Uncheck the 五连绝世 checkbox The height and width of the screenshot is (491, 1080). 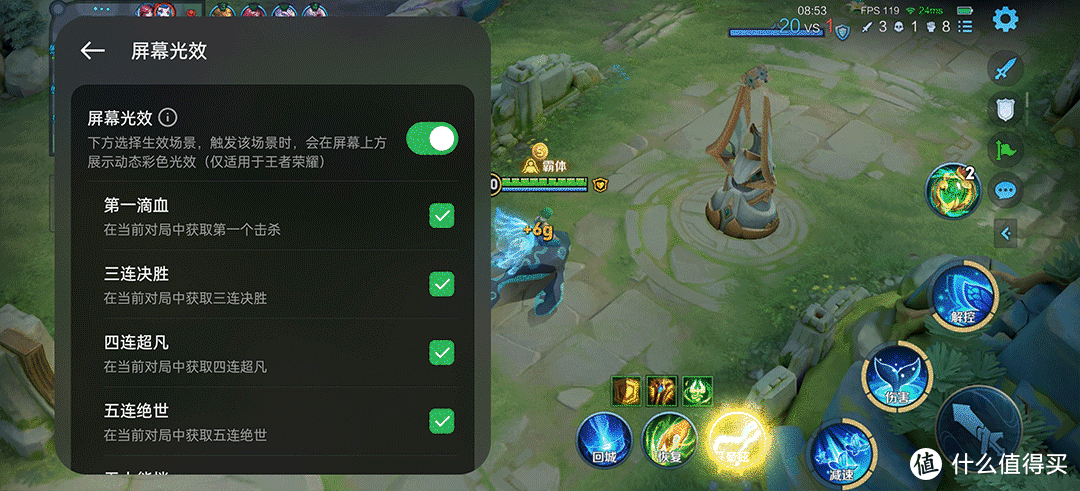[x=441, y=420]
